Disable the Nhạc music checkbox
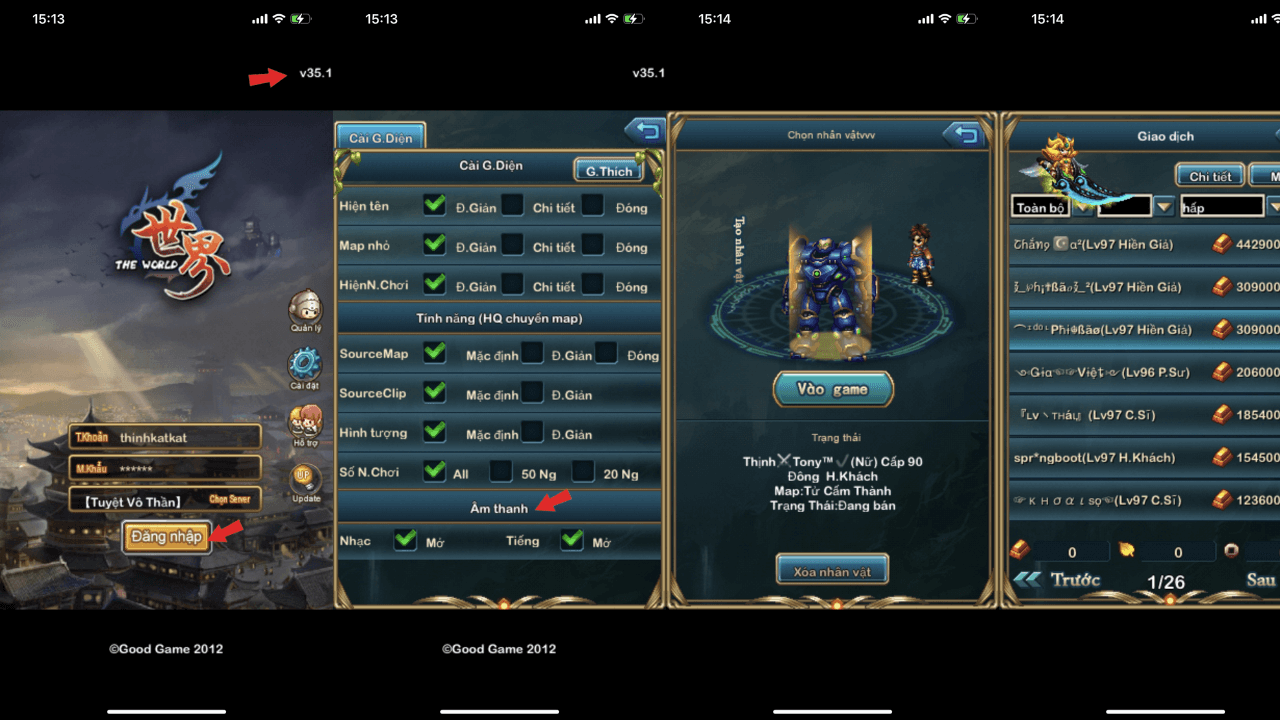Image resolution: width=1280 pixels, height=720 pixels. 405,540
